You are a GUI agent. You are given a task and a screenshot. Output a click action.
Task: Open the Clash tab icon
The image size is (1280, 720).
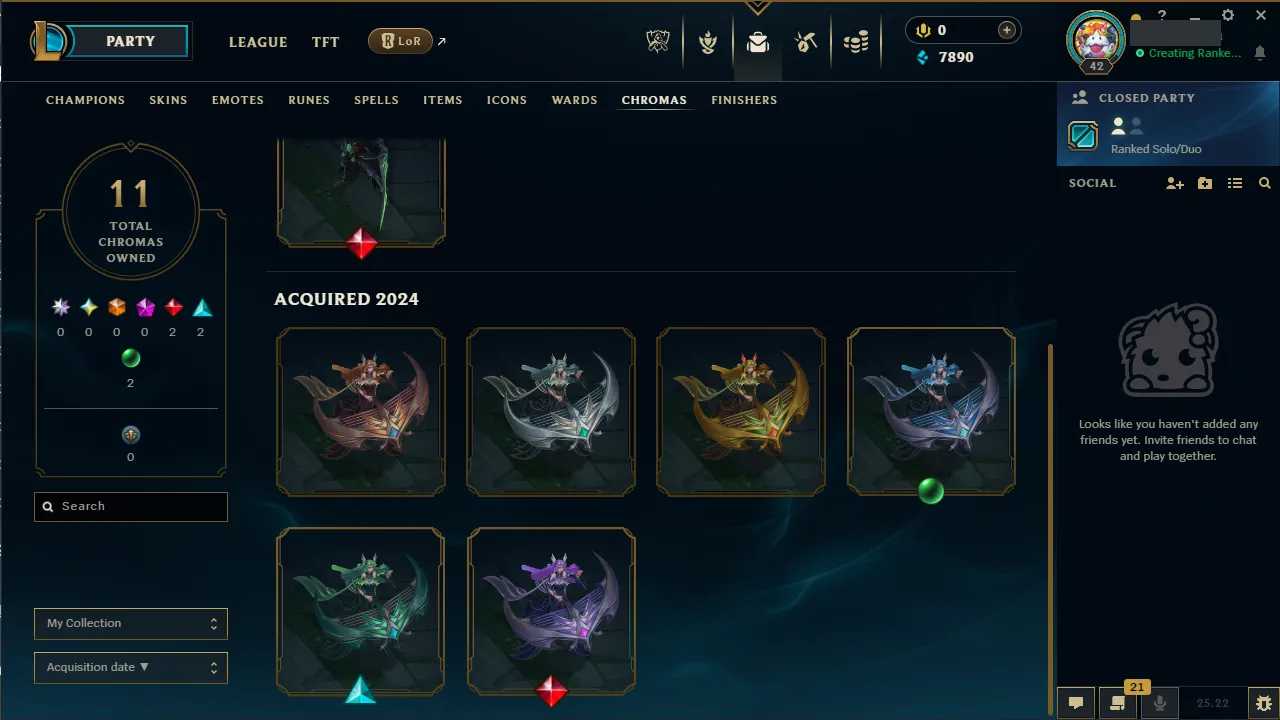[708, 40]
